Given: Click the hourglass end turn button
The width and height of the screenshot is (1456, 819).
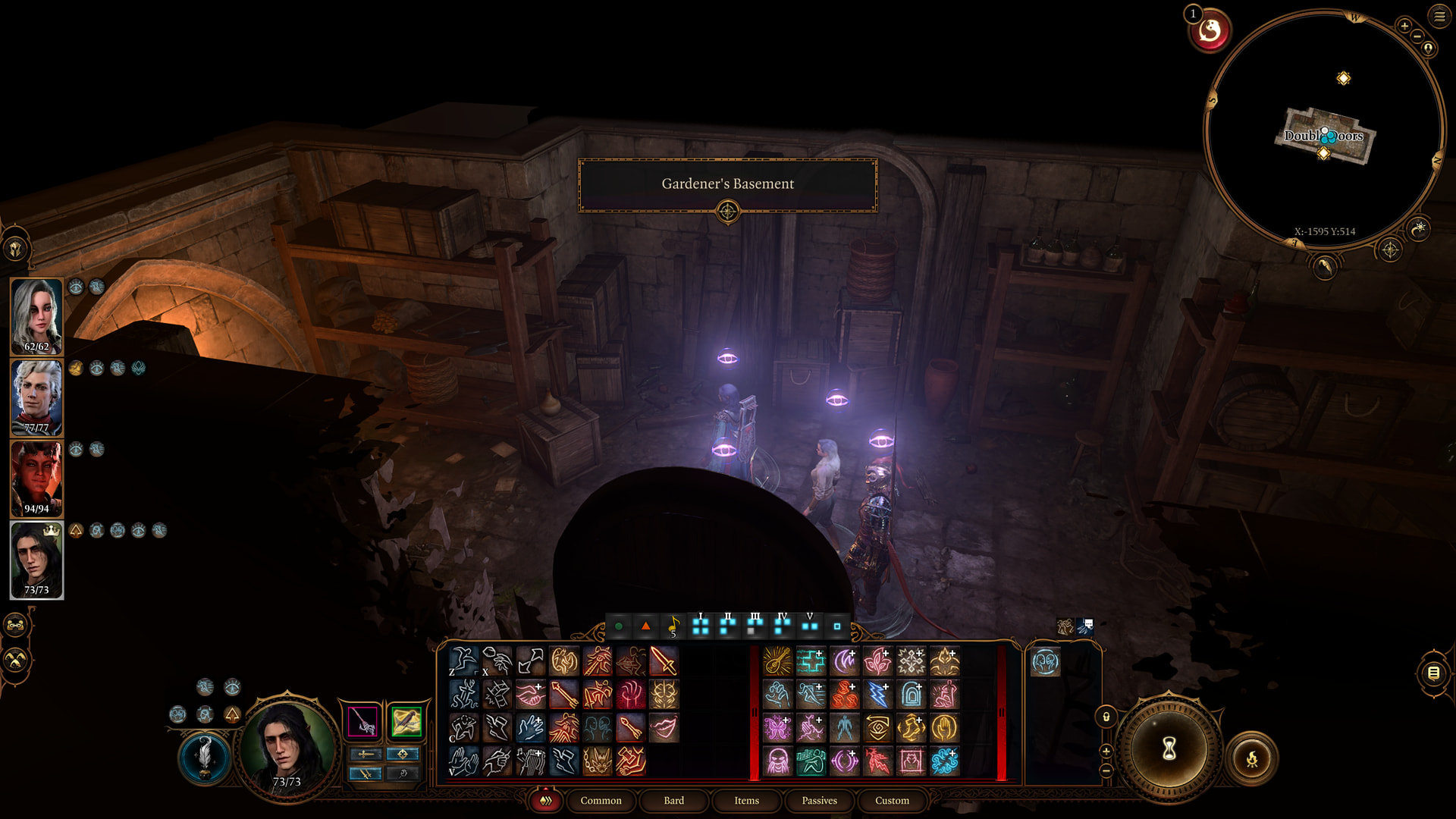Looking at the screenshot, I should click(1169, 749).
